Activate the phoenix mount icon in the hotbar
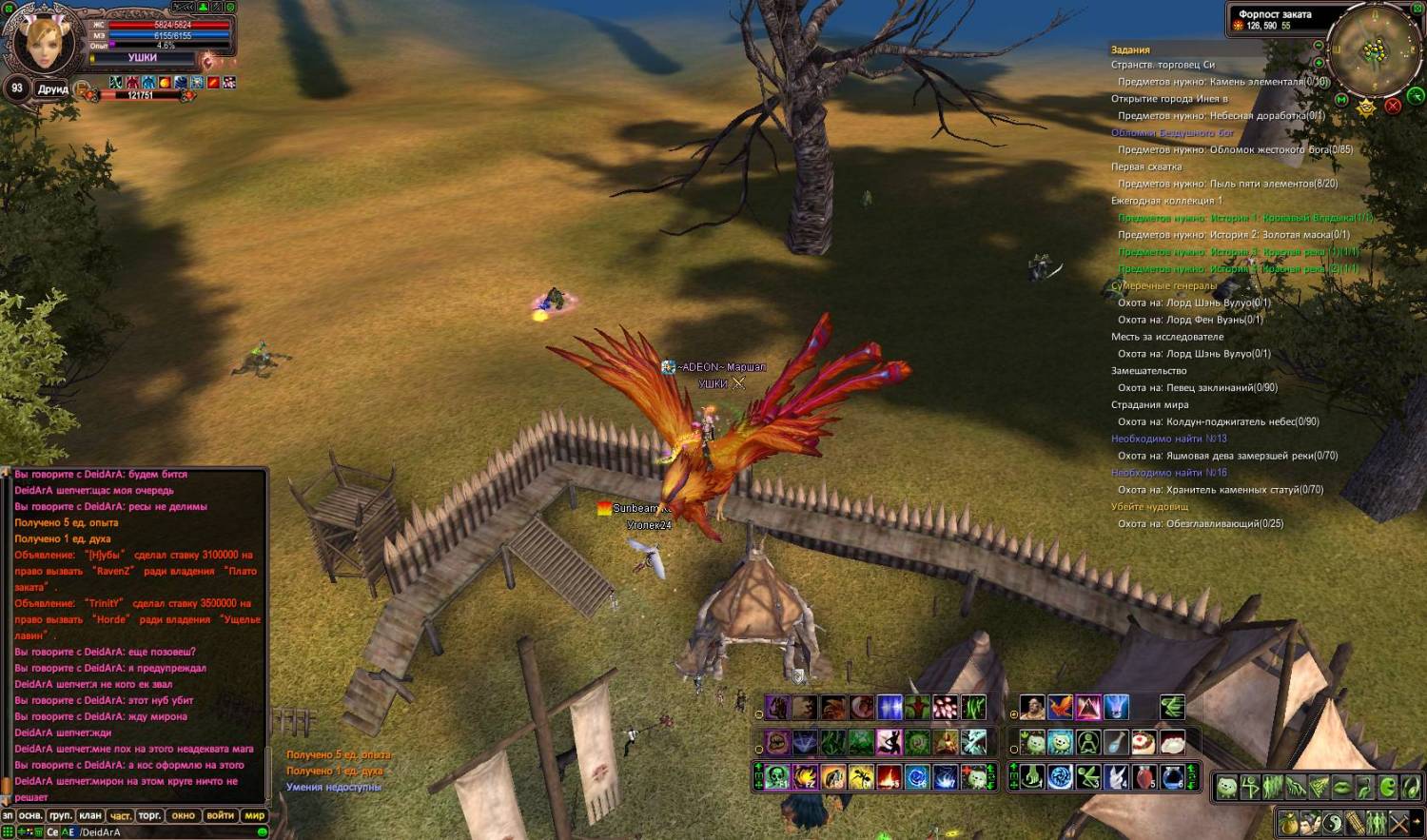 click(1060, 708)
